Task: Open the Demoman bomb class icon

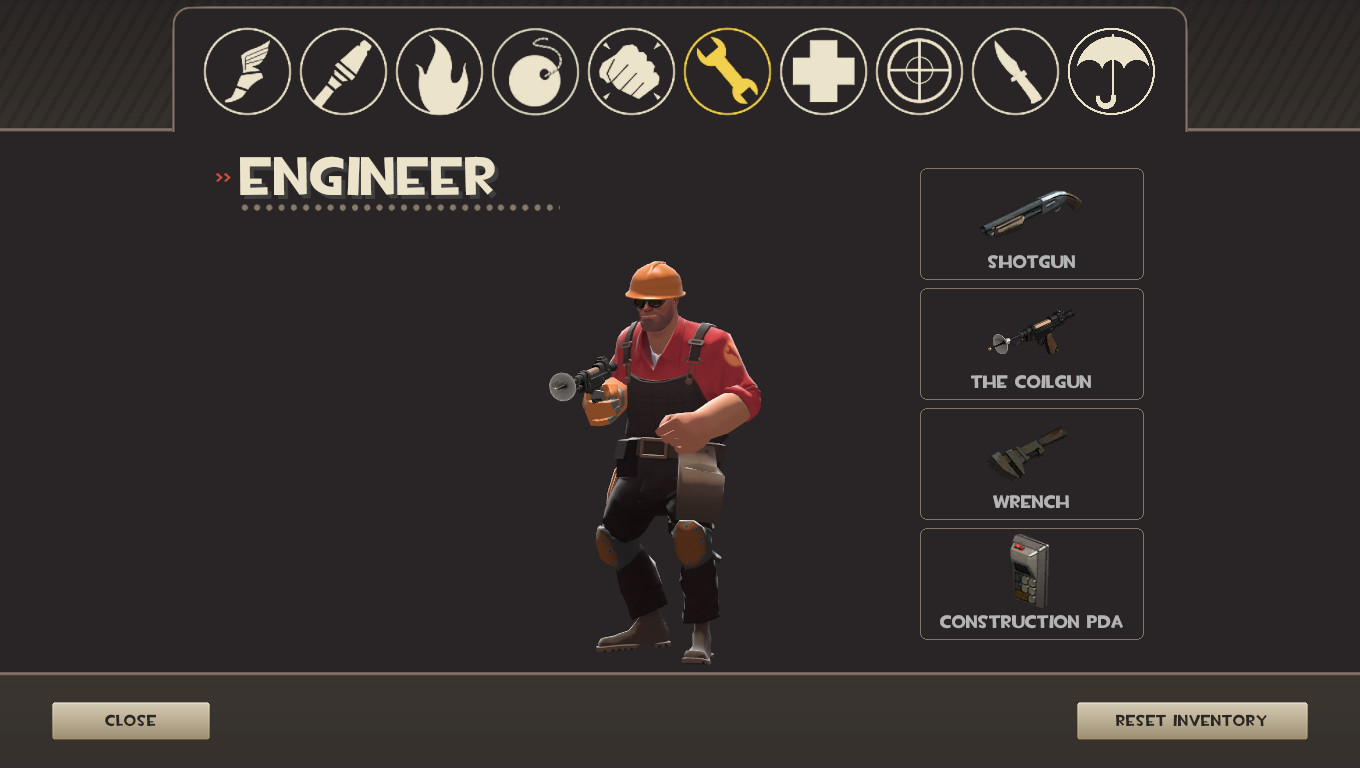Action: (x=534, y=71)
